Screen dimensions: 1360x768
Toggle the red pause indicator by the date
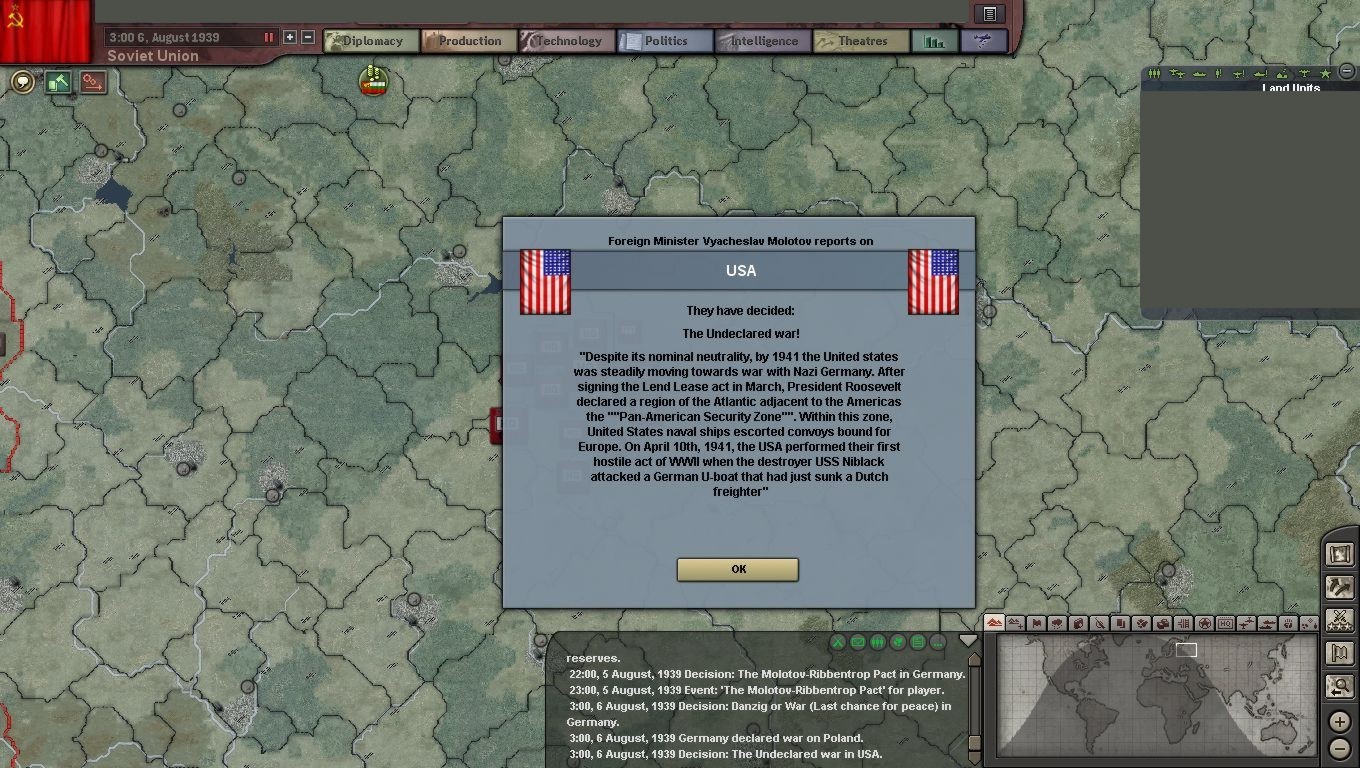pyautogui.click(x=268, y=37)
